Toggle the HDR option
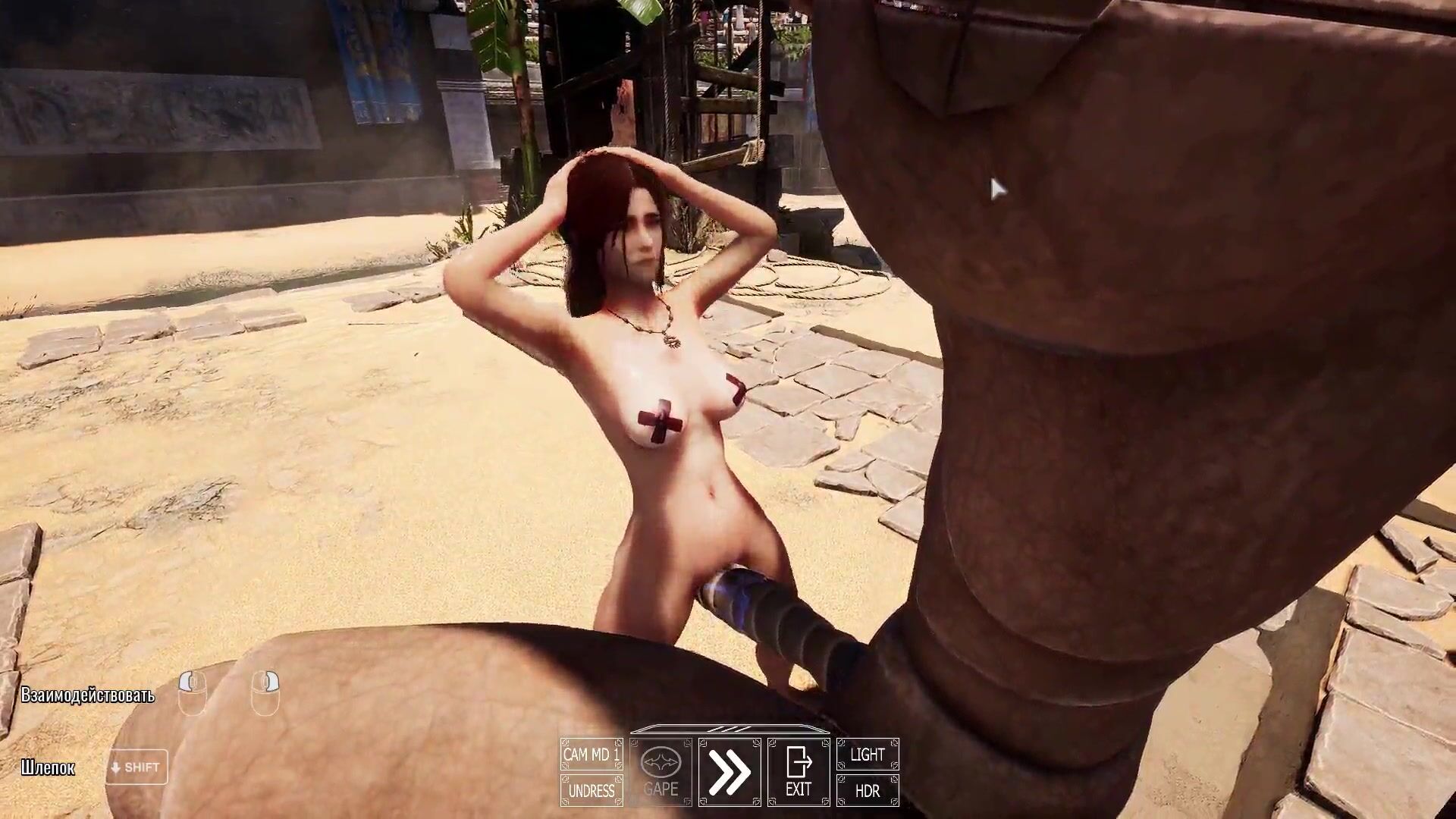This screenshot has width=1456, height=819. (x=868, y=791)
